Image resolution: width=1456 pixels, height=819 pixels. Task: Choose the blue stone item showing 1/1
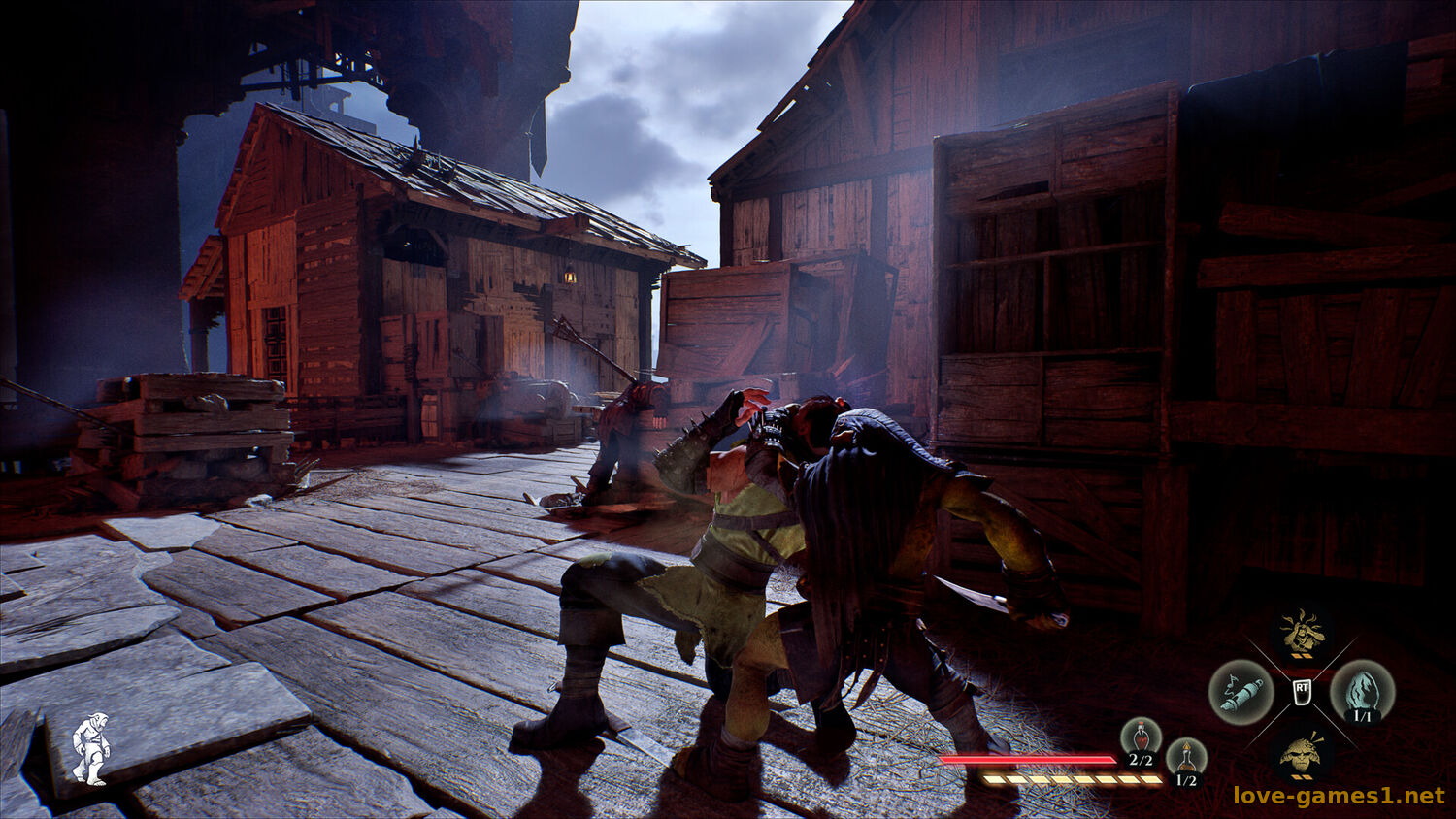pos(1362,692)
